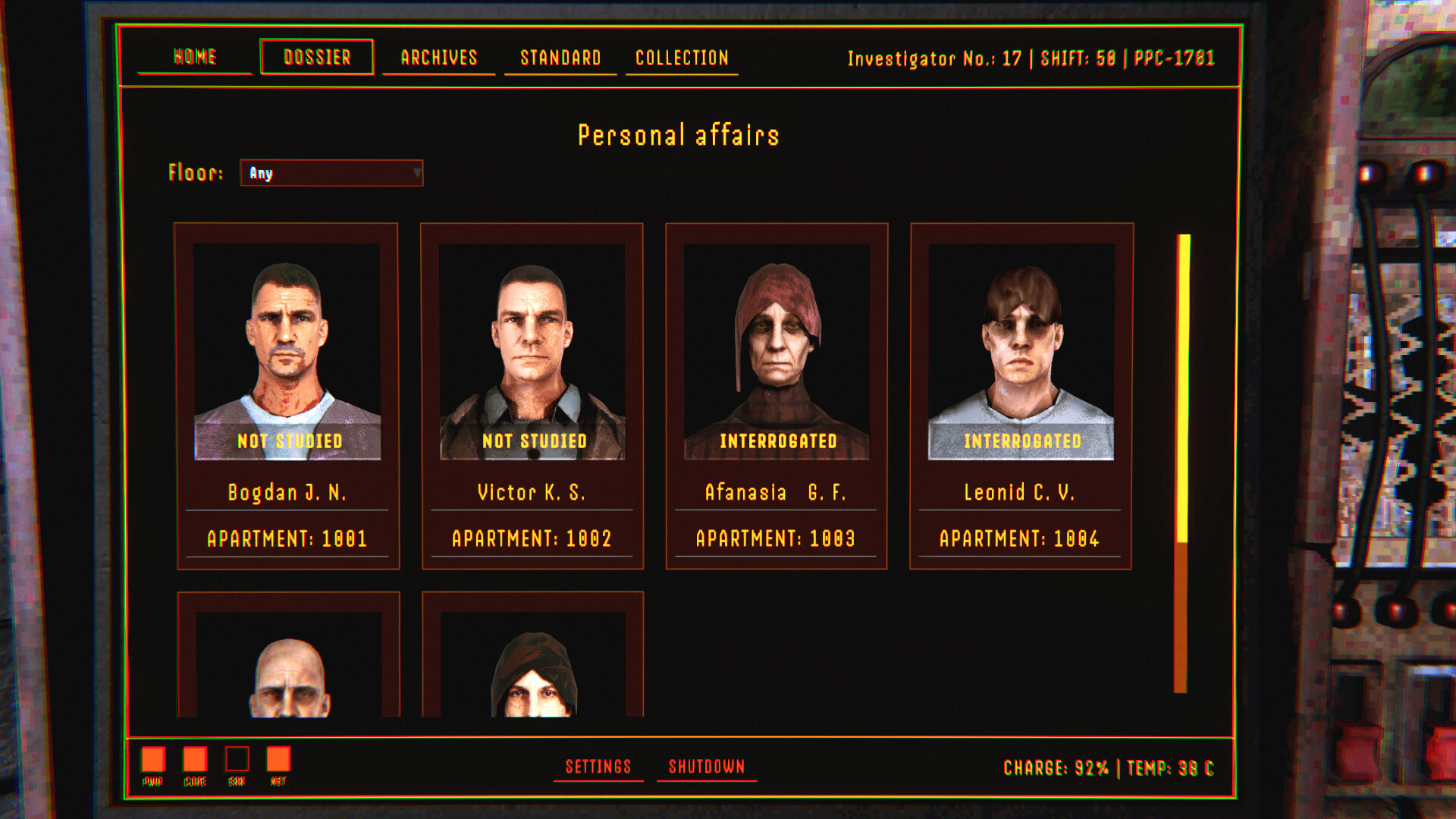Select the DOSSIER tab
This screenshot has height=819, width=1456.
coord(316,57)
